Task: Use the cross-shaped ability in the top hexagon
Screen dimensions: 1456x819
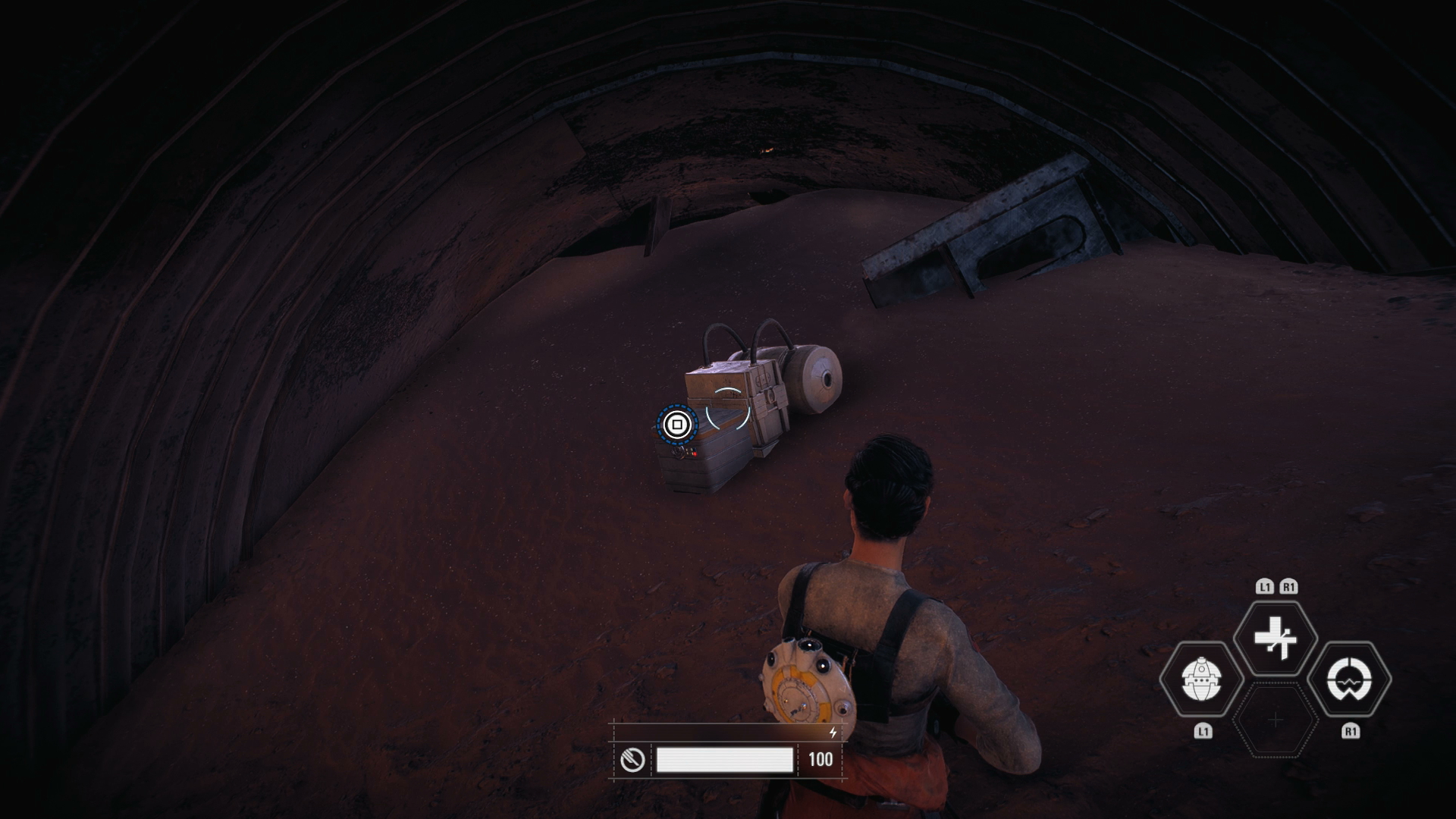Action: coord(1276,638)
